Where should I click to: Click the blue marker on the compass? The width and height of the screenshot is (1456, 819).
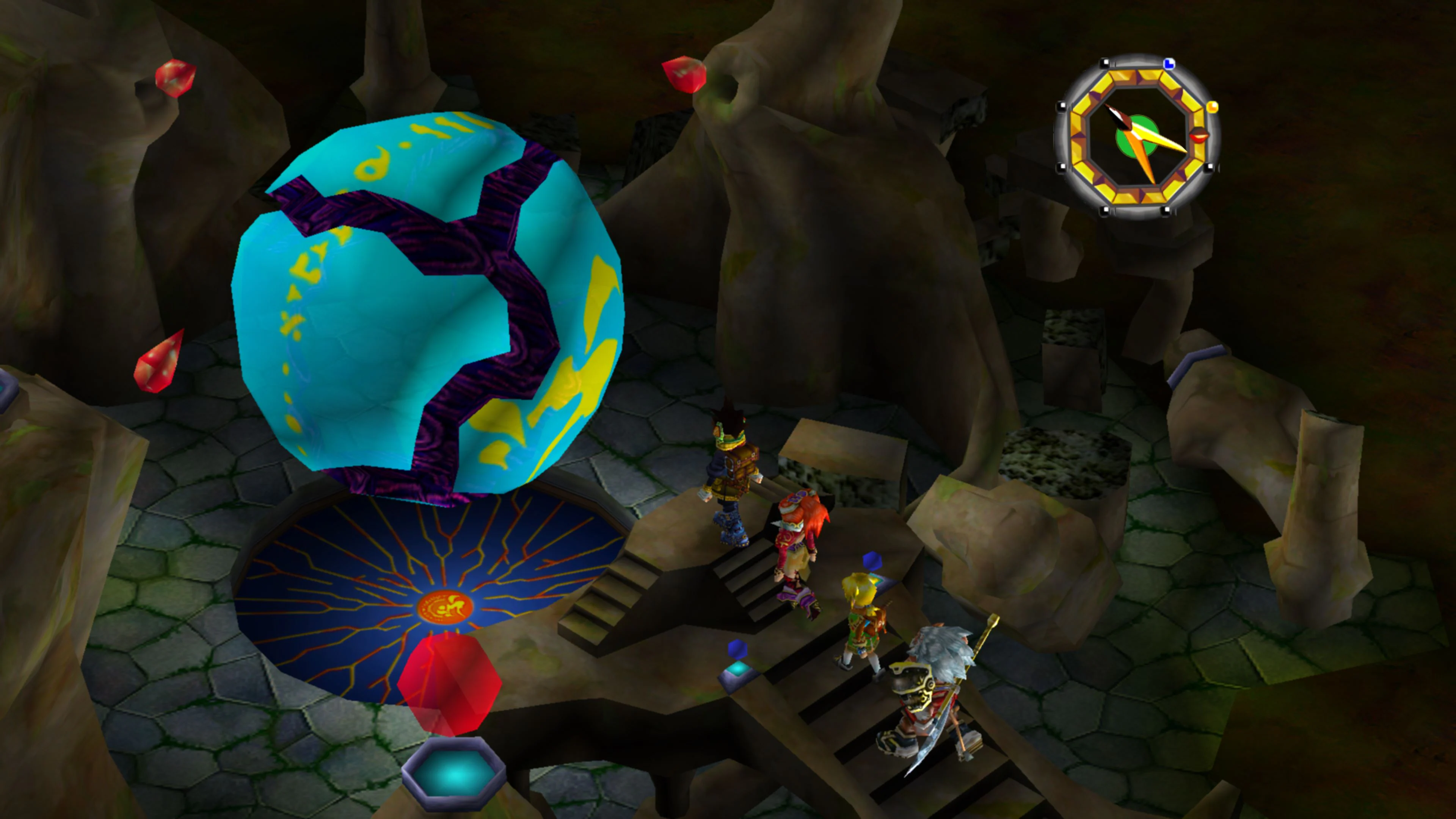point(1169,64)
